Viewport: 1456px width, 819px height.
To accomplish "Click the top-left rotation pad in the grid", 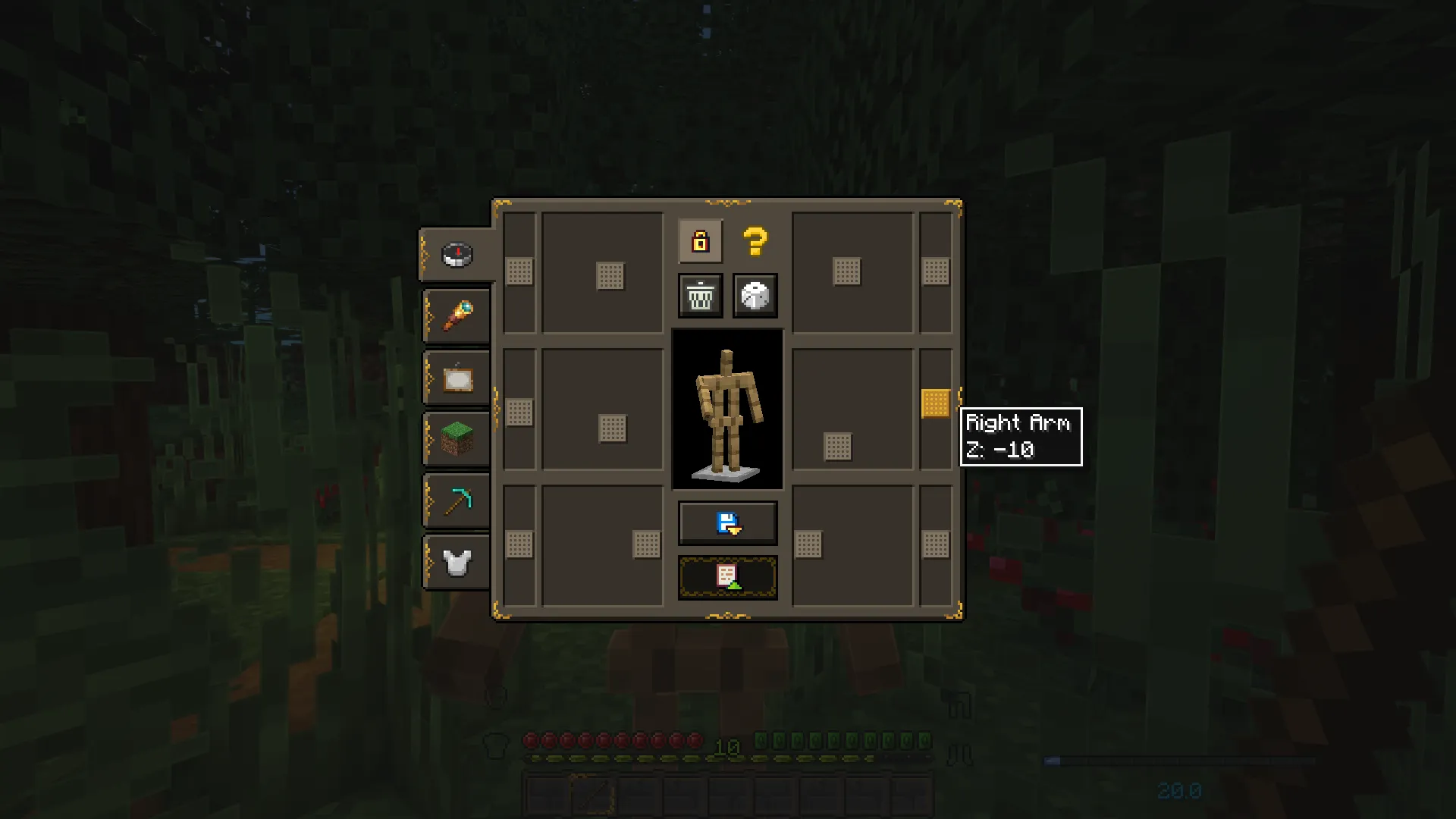I will click(x=519, y=271).
